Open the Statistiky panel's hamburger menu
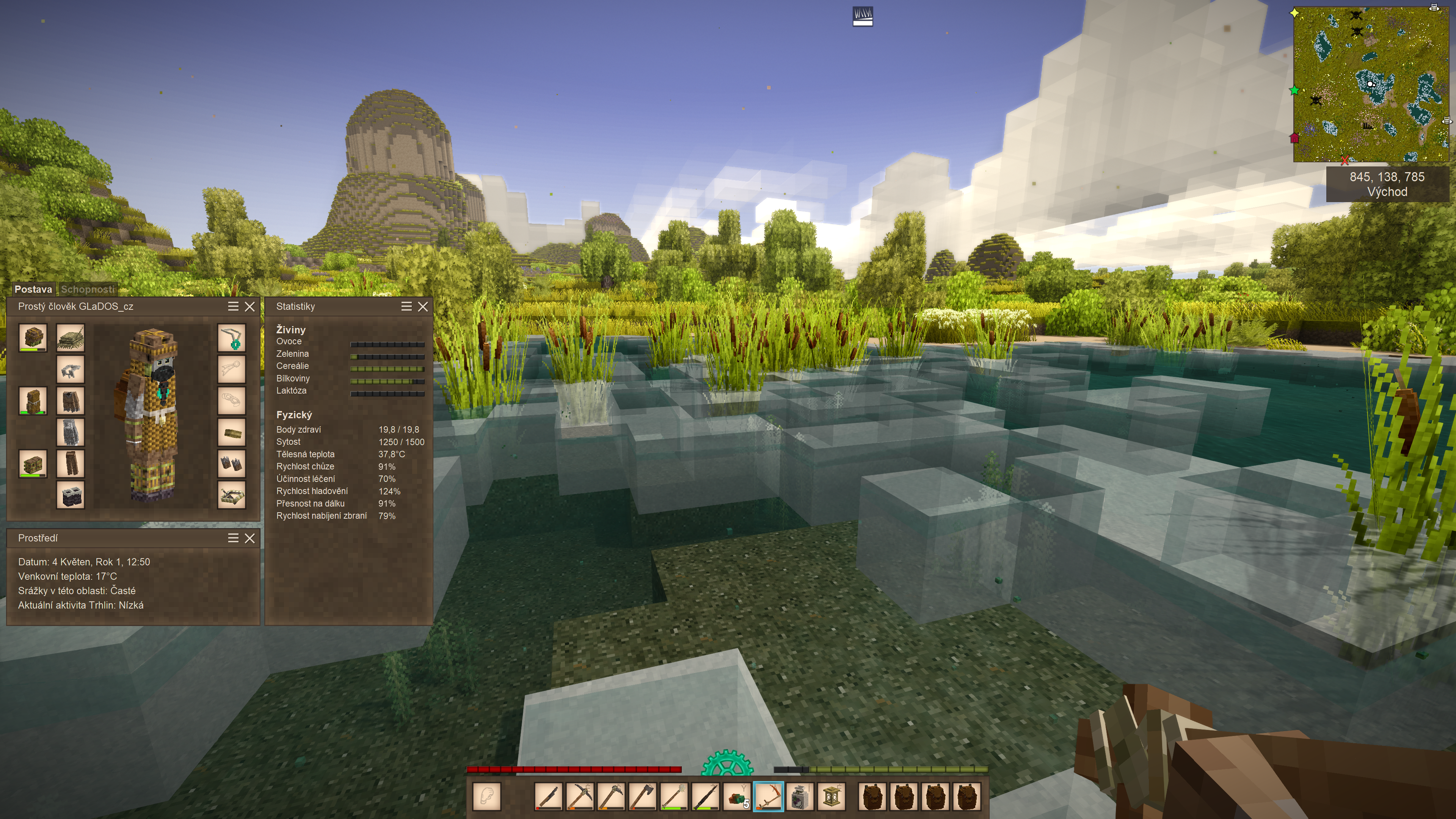This screenshot has height=819, width=1456. click(x=406, y=306)
